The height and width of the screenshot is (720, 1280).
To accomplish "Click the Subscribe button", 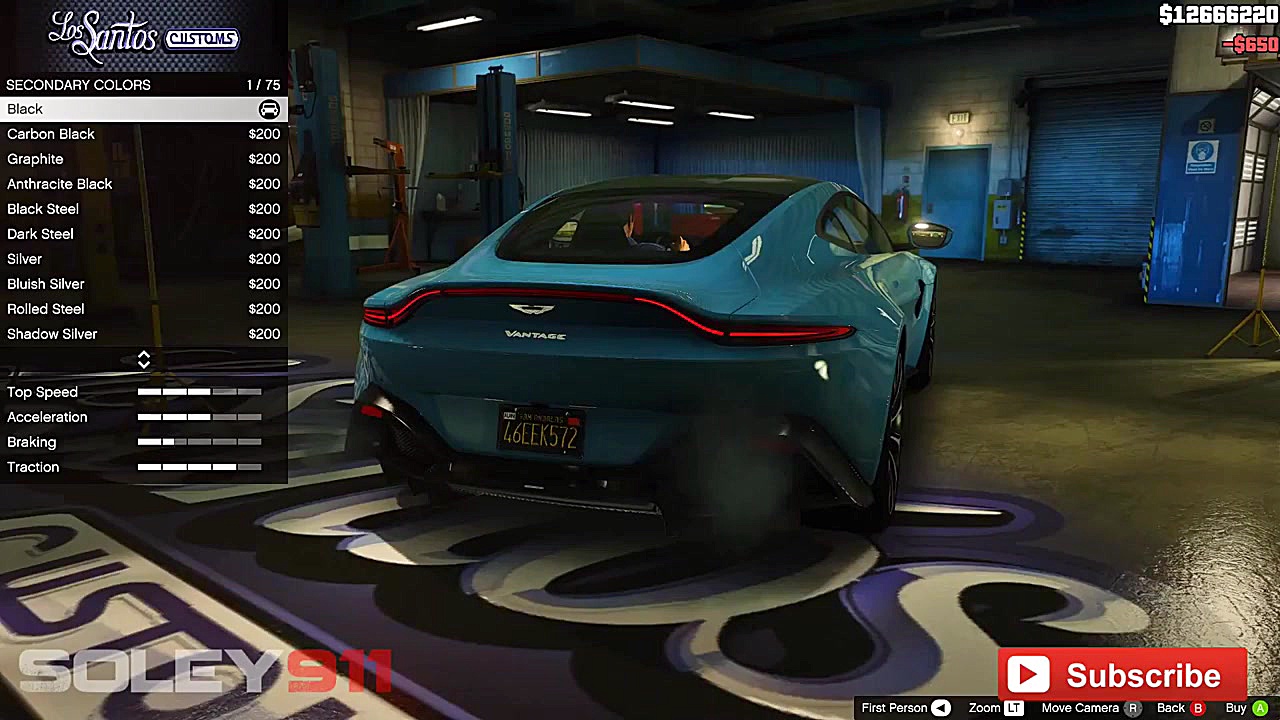I will pyautogui.click(x=1123, y=674).
